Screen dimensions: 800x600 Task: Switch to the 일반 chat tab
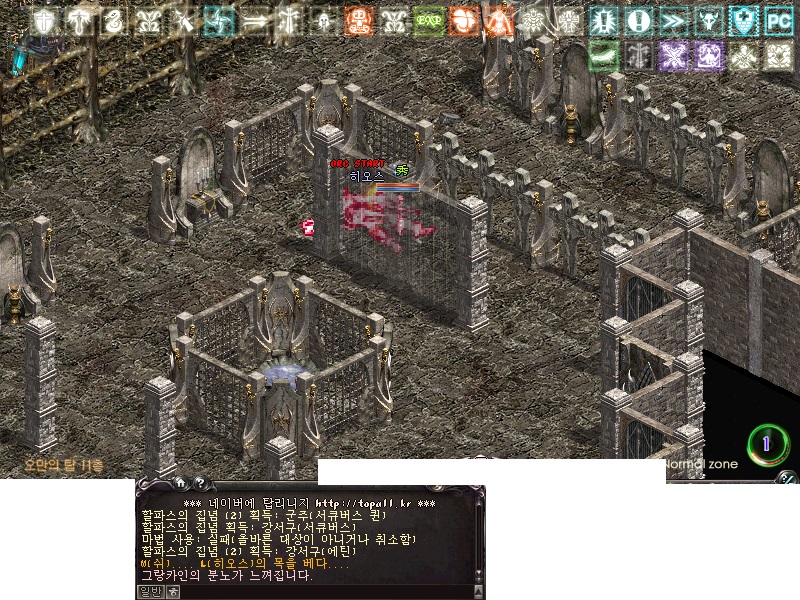click(x=149, y=591)
